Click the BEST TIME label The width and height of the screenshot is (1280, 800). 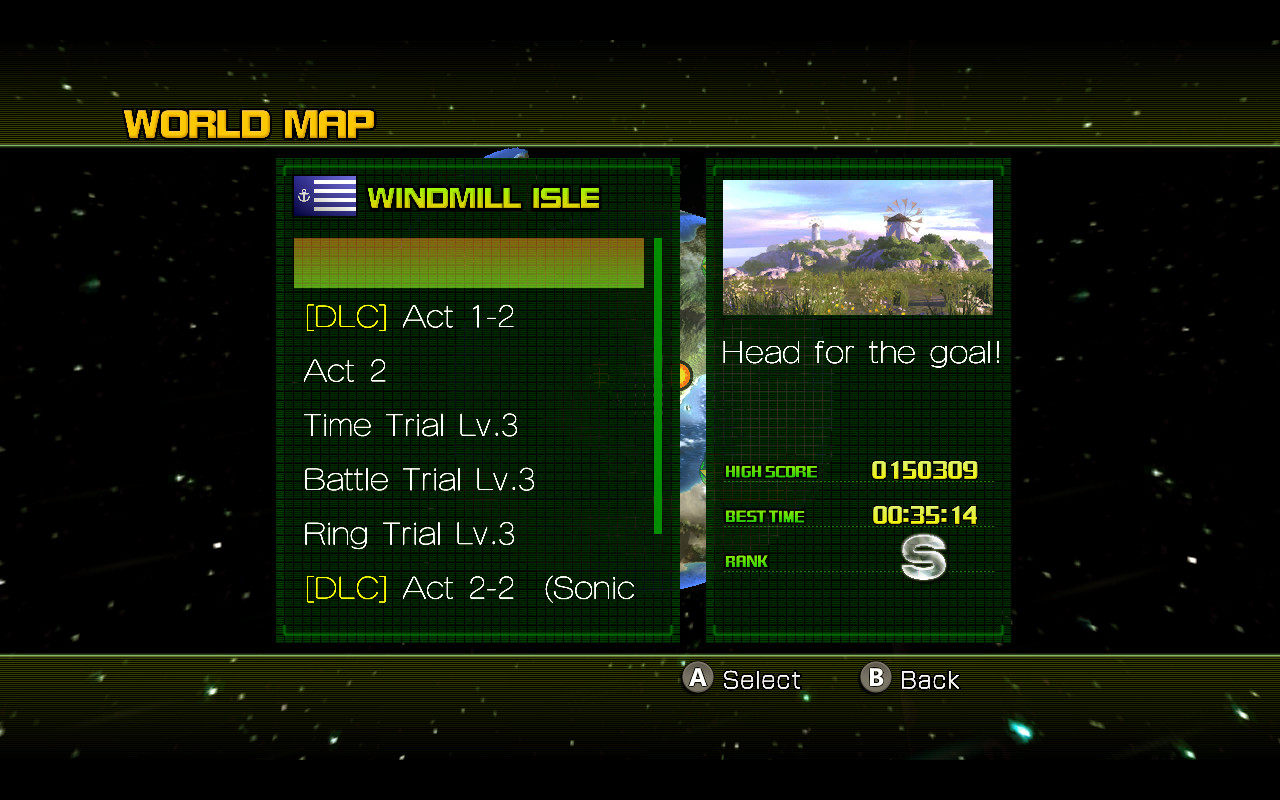(765, 516)
